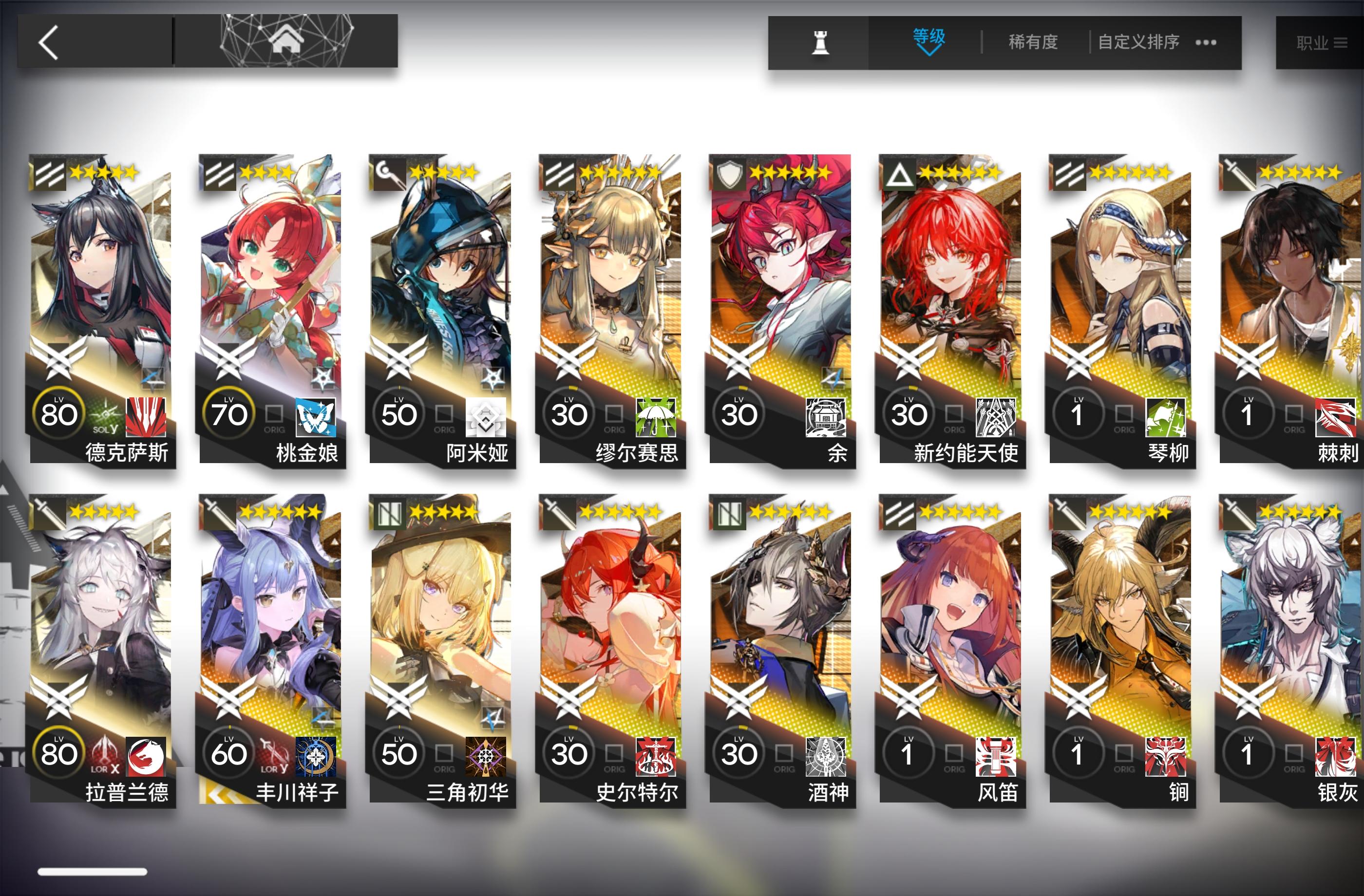Switch to 稀有度 sorting tab
Viewport: 1364px width, 896px height.
coord(1033,42)
